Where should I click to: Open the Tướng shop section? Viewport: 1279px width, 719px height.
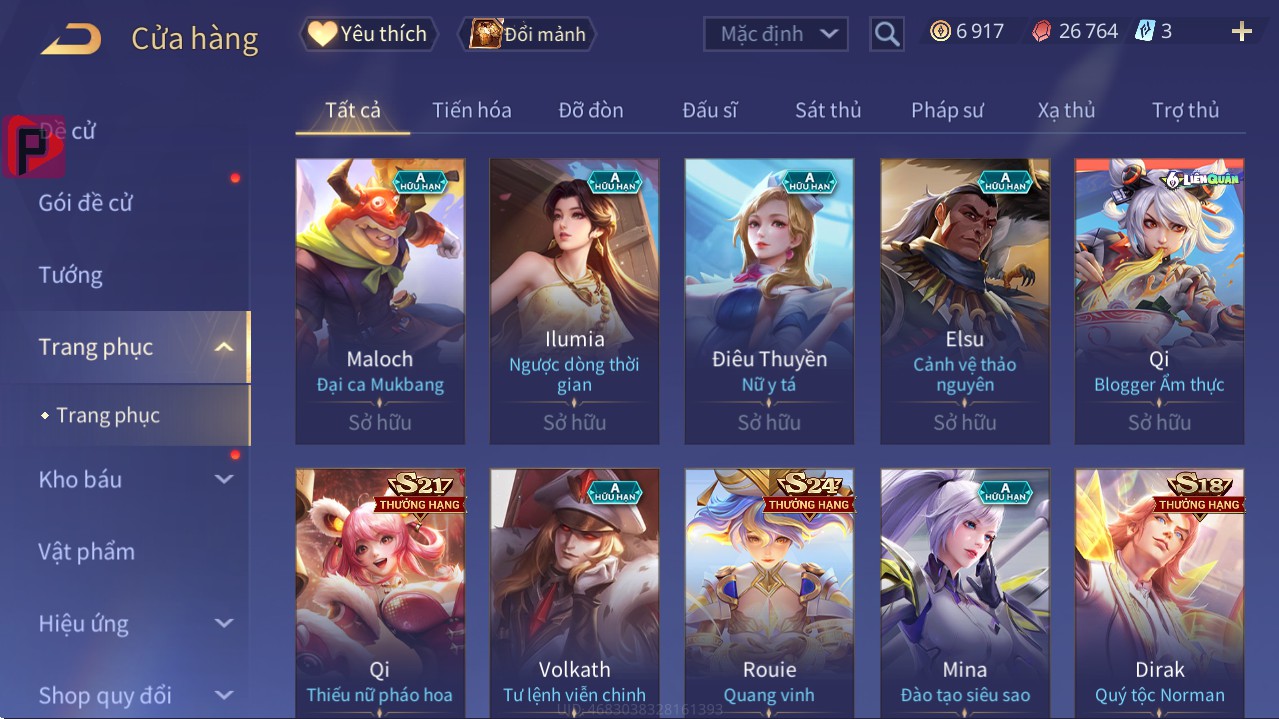tap(71, 275)
